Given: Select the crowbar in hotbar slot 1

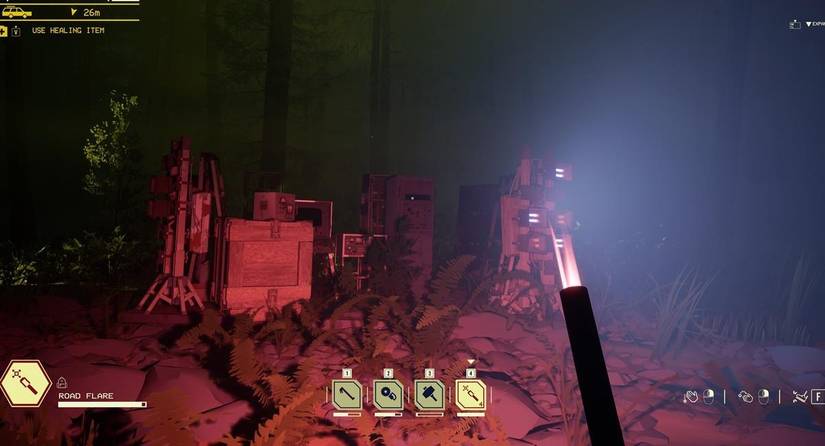Looking at the screenshot, I should 347,395.
